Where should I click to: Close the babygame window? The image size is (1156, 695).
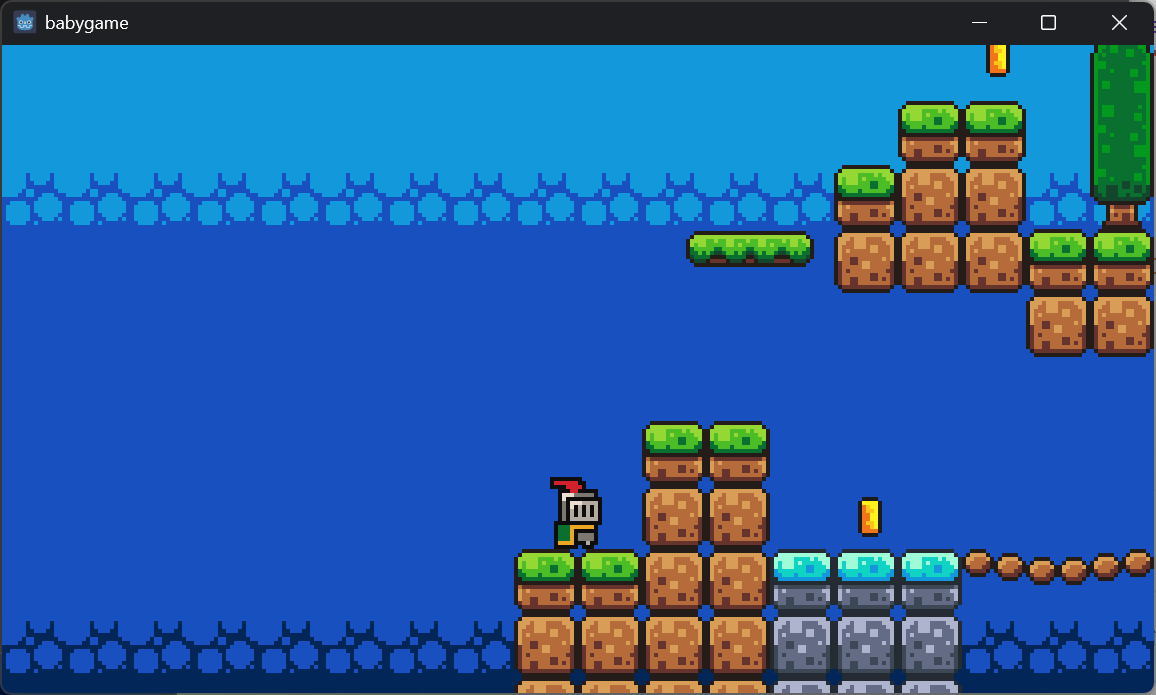(x=1119, y=22)
